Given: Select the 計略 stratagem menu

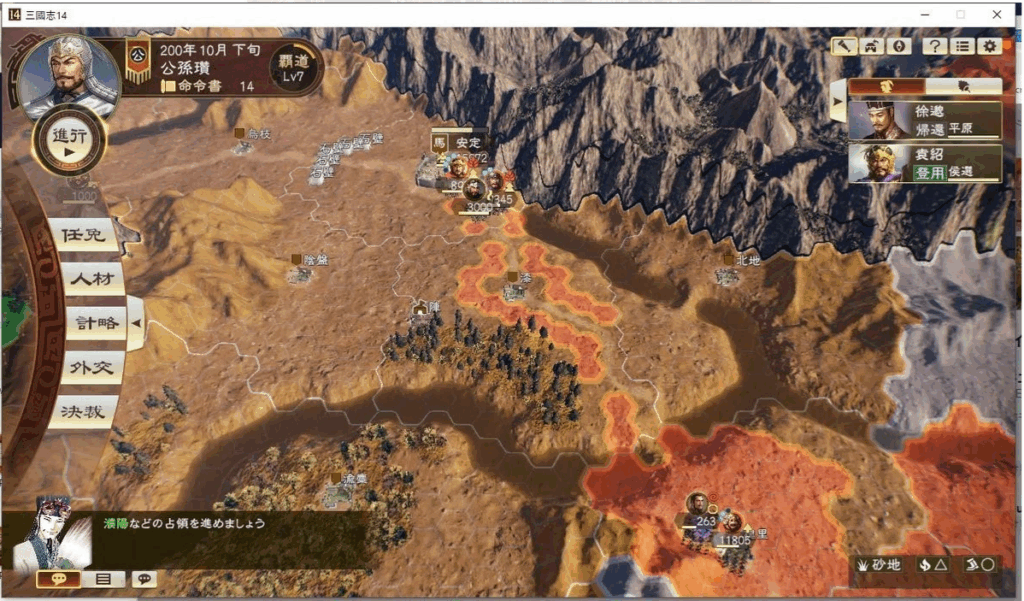Looking at the screenshot, I should pos(94,323).
